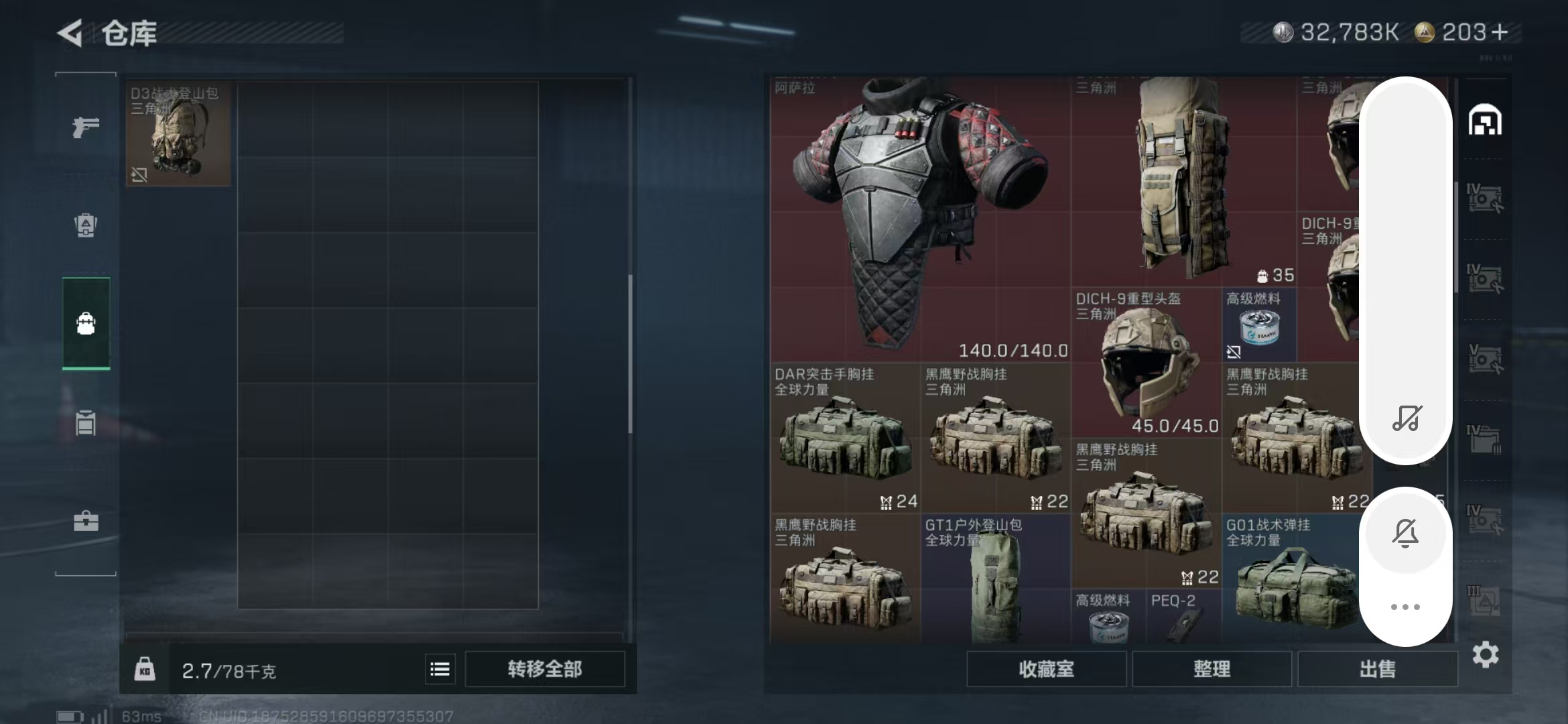Open the toolbox category tab

86,521
